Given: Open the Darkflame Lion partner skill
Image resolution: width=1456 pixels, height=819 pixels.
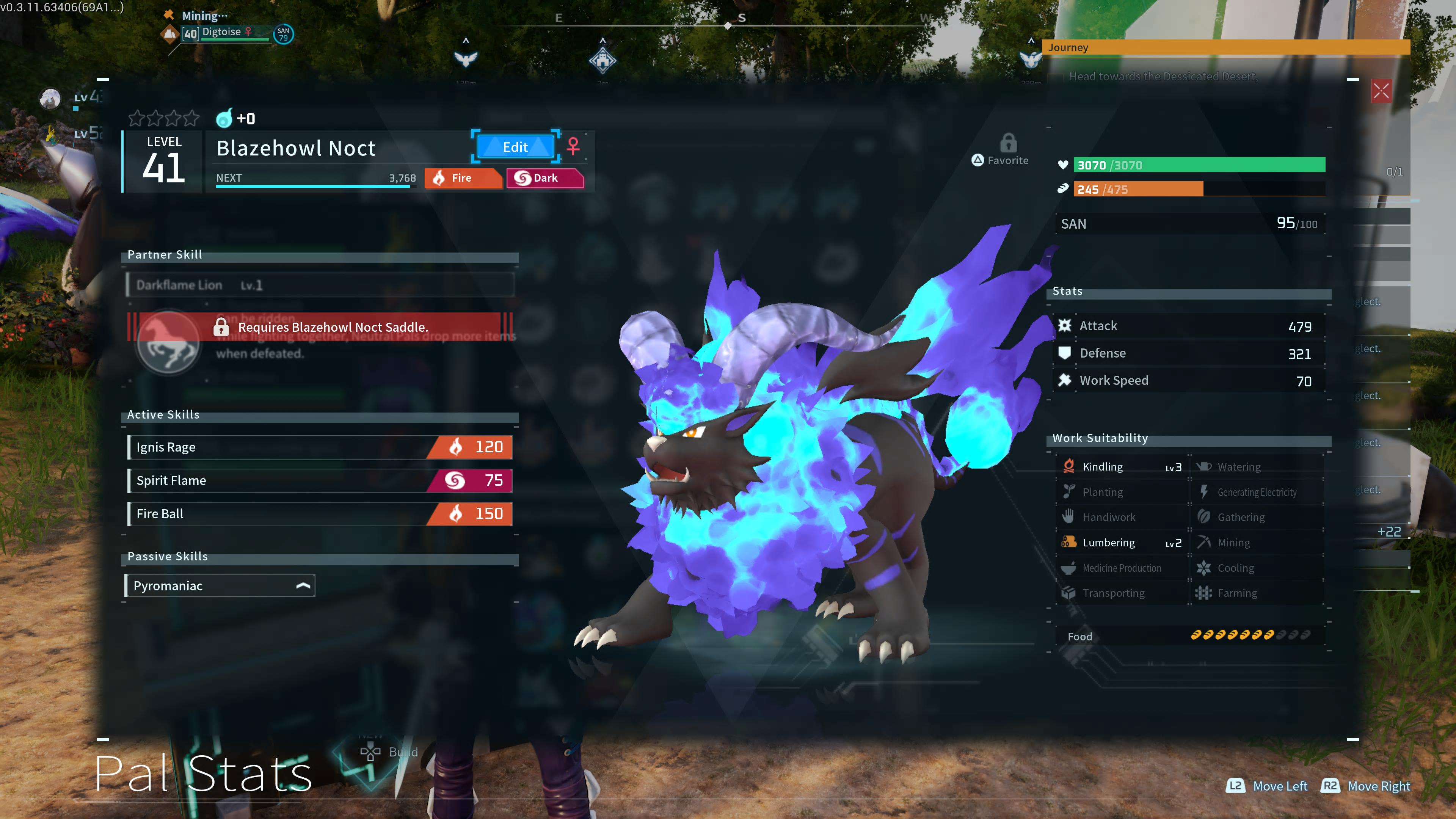Looking at the screenshot, I should (320, 285).
